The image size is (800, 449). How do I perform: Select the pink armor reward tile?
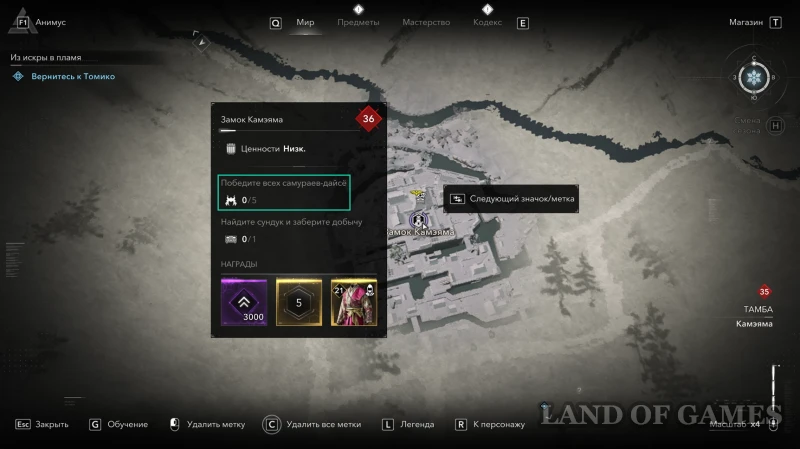click(x=353, y=301)
